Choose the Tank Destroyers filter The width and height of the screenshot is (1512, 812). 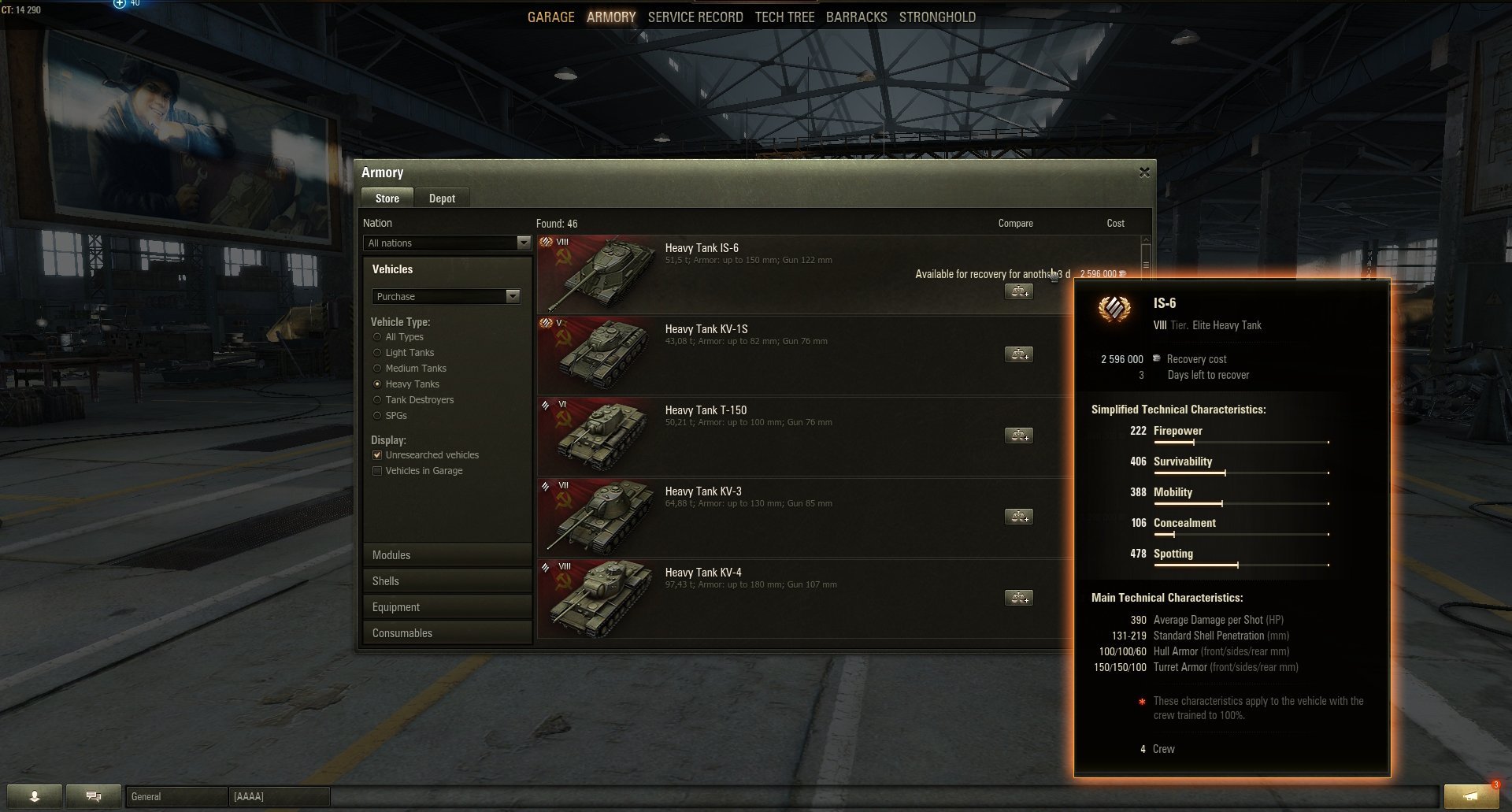pyautogui.click(x=378, y=400)
